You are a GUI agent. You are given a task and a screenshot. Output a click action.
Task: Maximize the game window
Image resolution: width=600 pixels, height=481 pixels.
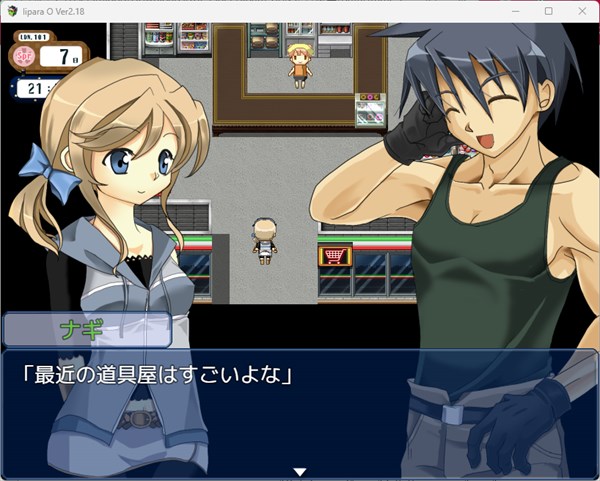pyautogui.click(x=548, y=11)
